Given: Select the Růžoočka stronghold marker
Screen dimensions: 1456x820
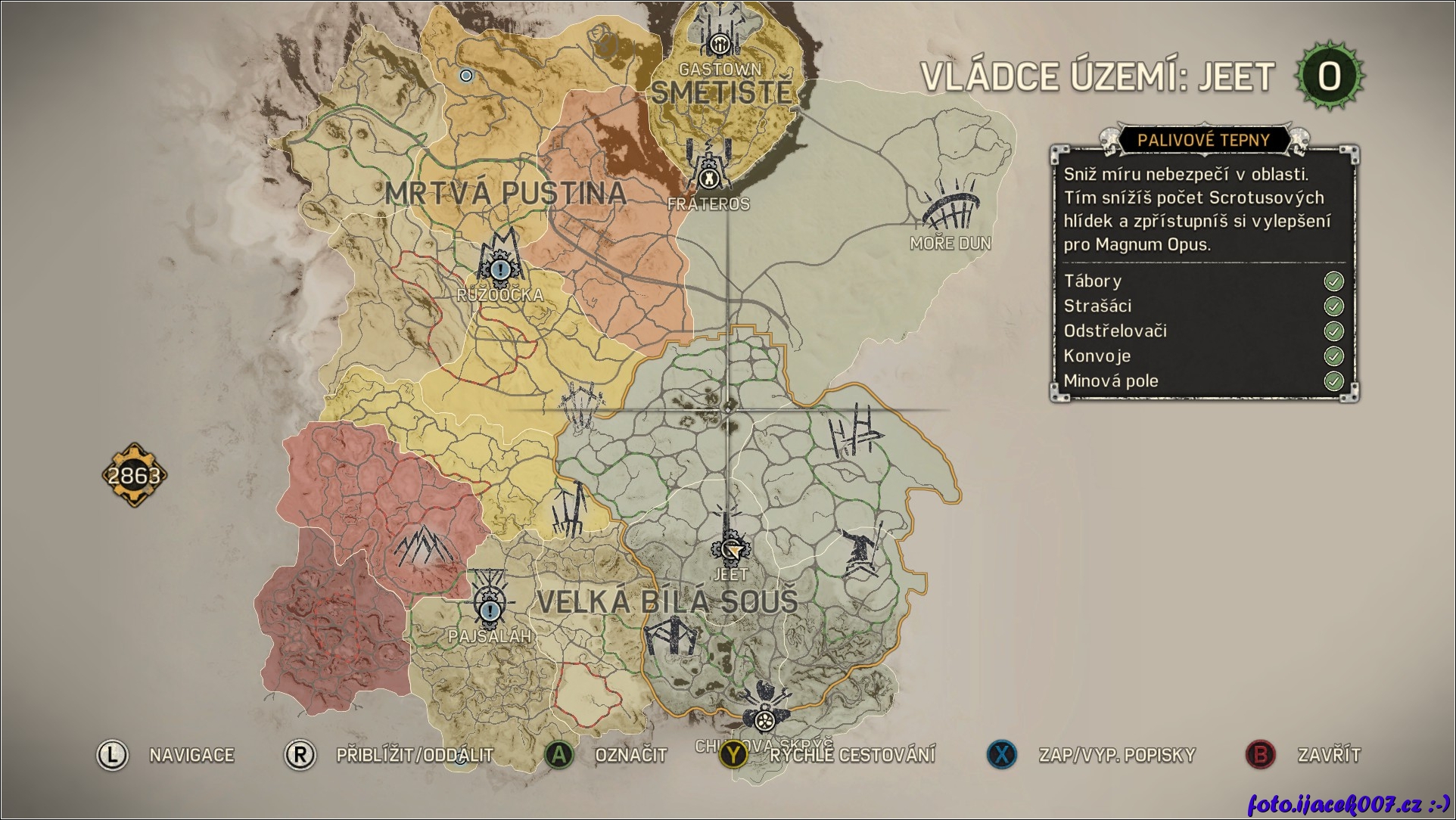Looking at the screenshot, I should (499, 267).
